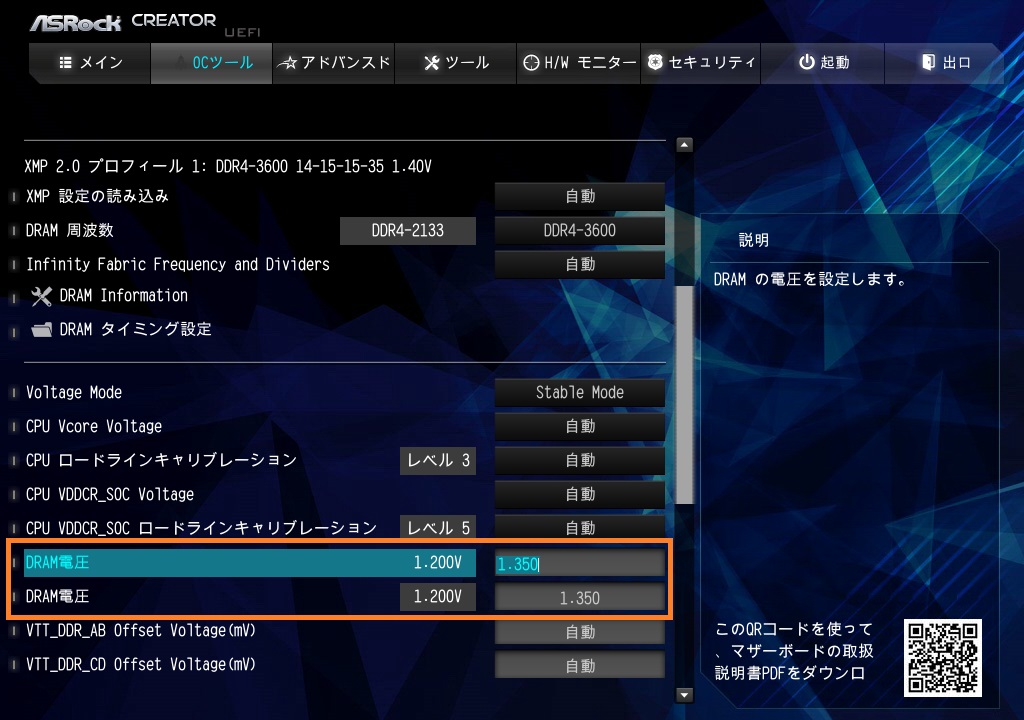The height and width of the screenshot is (720, 1024).
Task: Open the DRAM Information page
Action: [123, 296]
